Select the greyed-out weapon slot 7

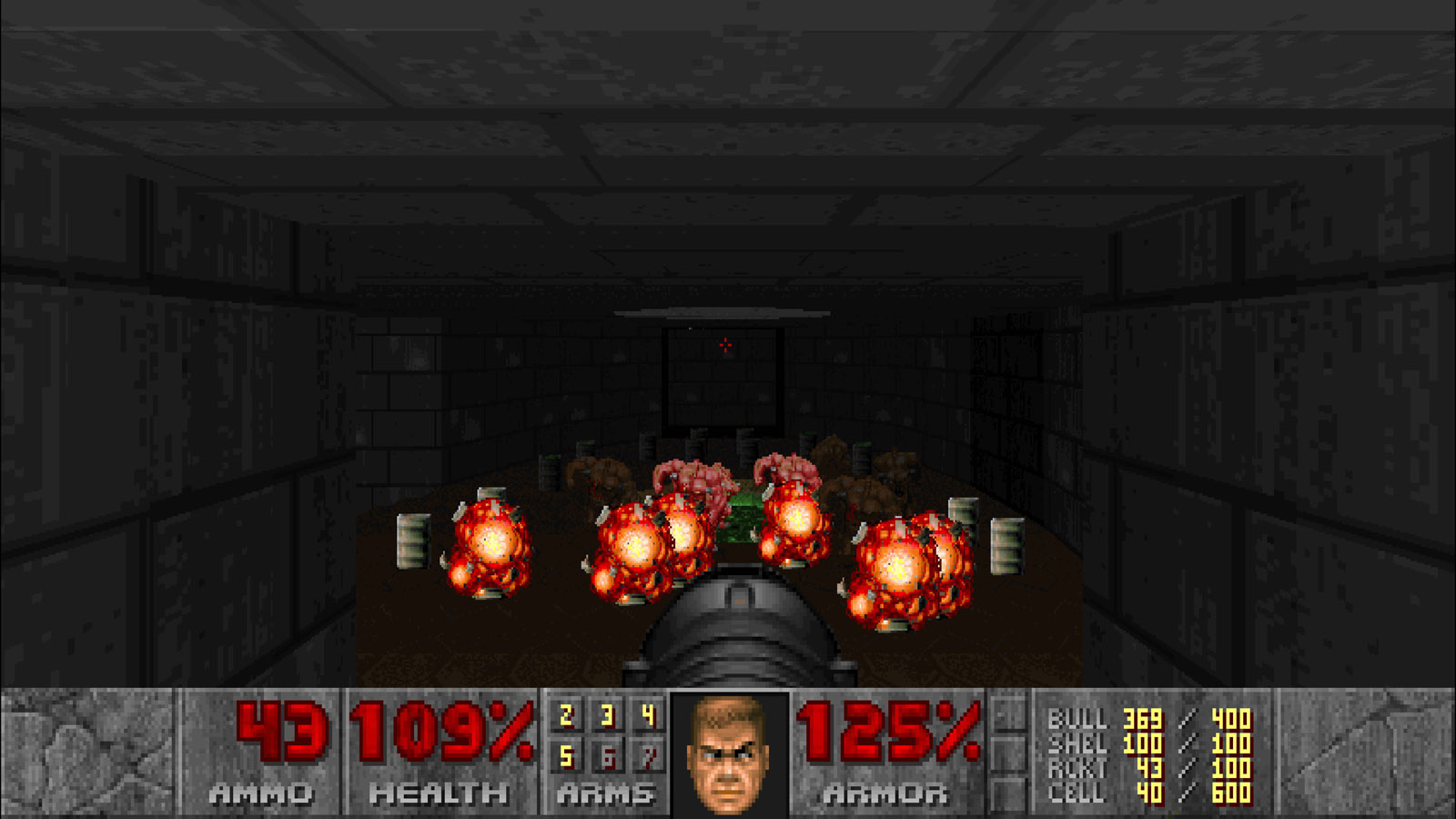[648, 756]
